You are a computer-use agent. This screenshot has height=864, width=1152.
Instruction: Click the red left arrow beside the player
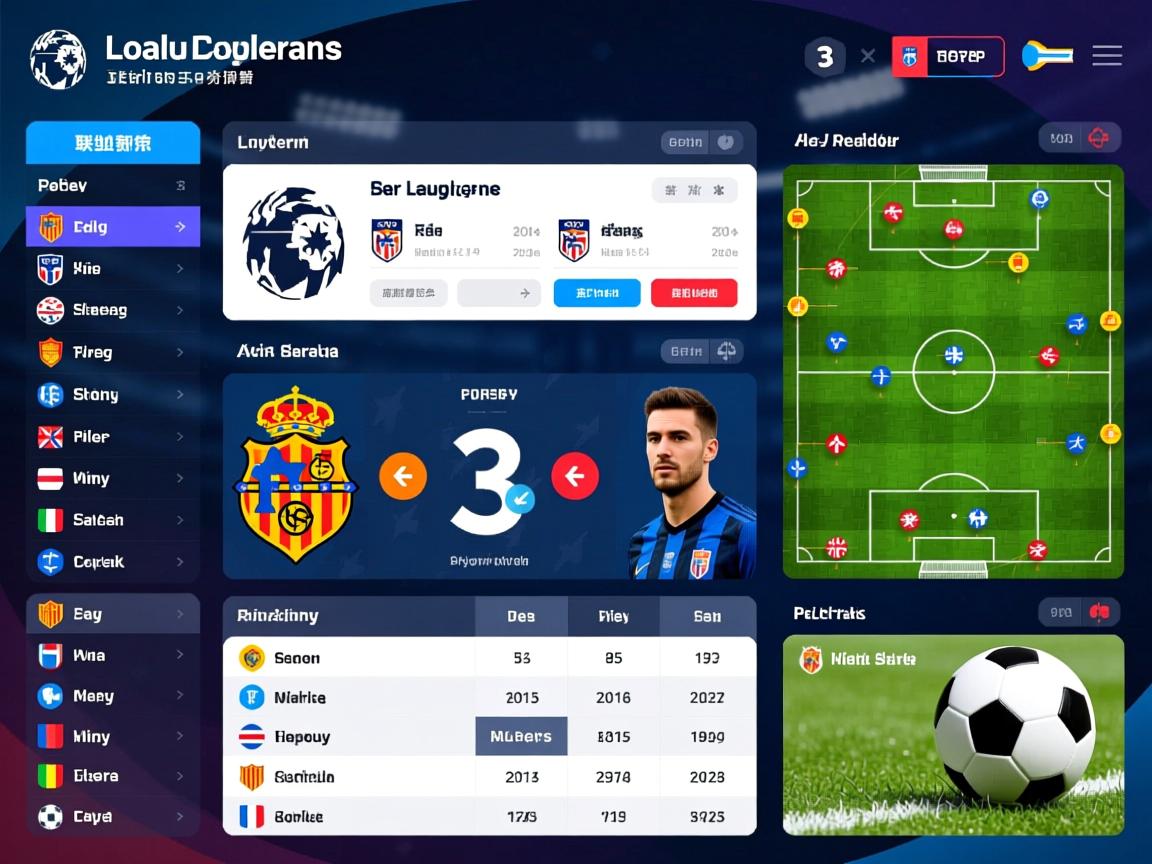pos(575,476)
